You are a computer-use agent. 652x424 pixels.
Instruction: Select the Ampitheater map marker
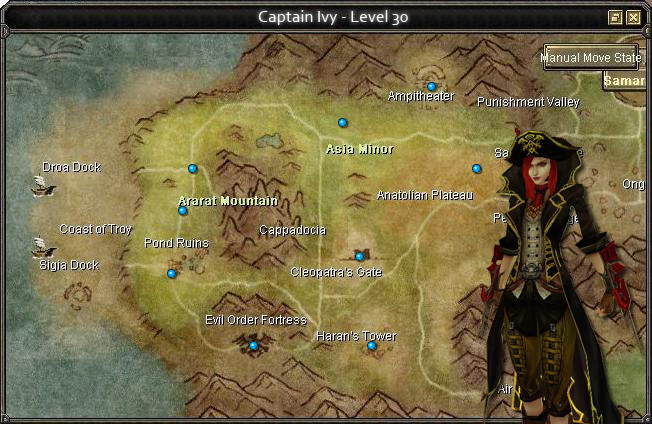click(x=432, y=87)
